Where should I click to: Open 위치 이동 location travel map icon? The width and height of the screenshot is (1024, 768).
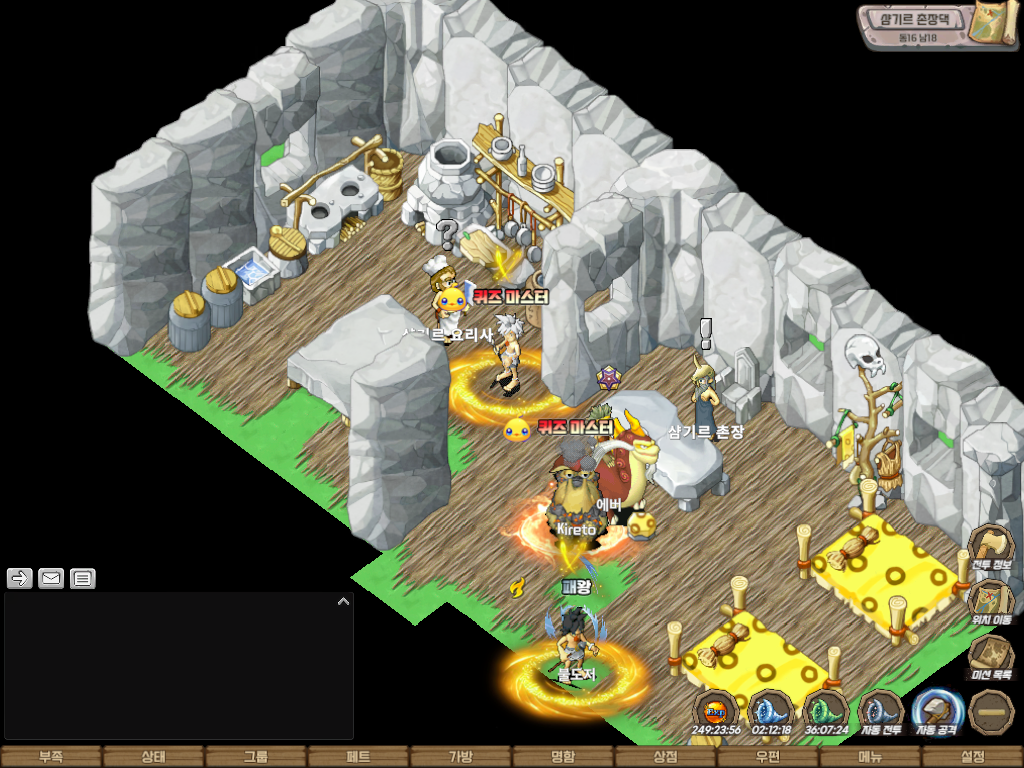[x=992, y=603]
